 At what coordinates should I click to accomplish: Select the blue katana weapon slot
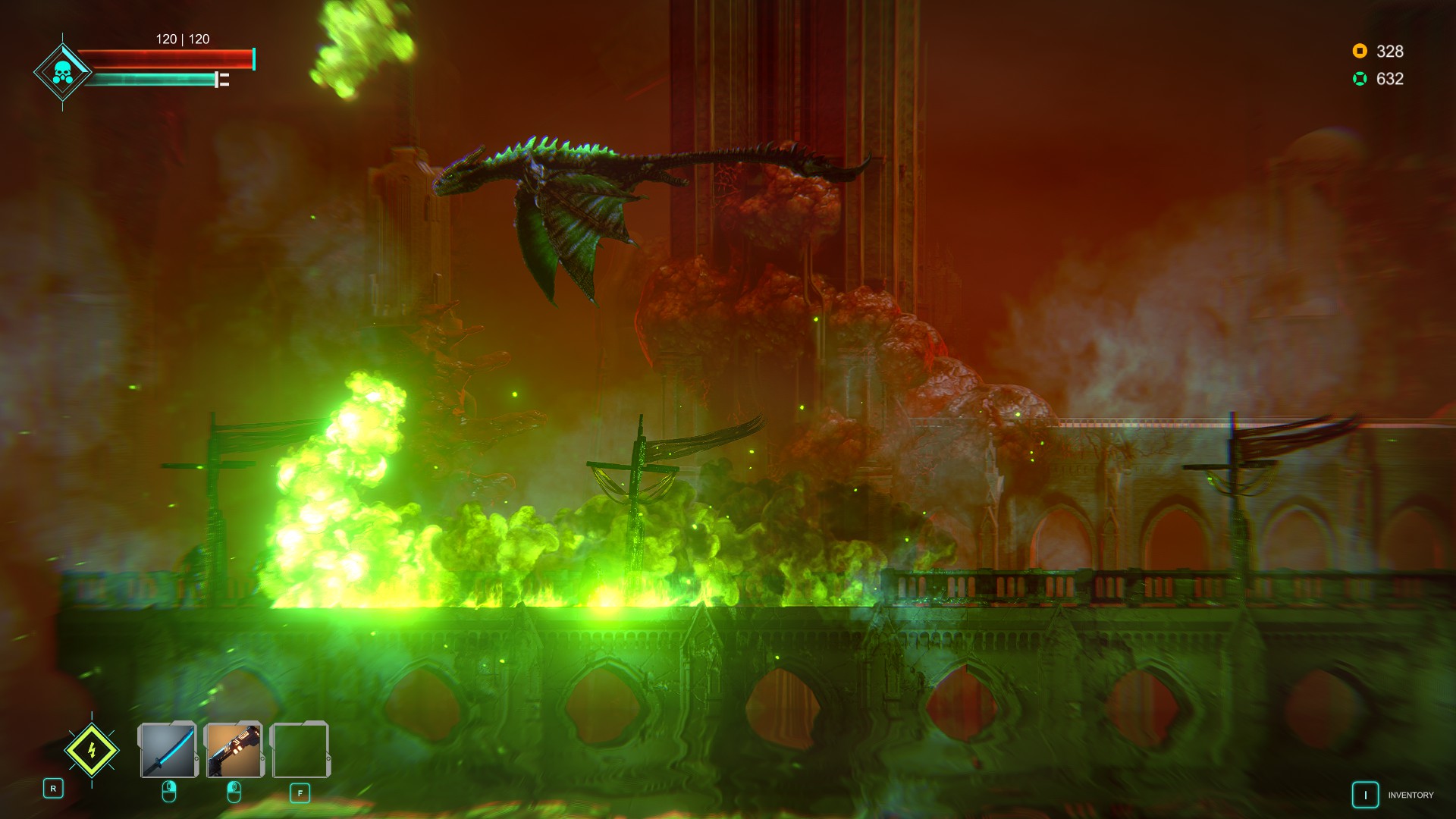click(168, 749)
